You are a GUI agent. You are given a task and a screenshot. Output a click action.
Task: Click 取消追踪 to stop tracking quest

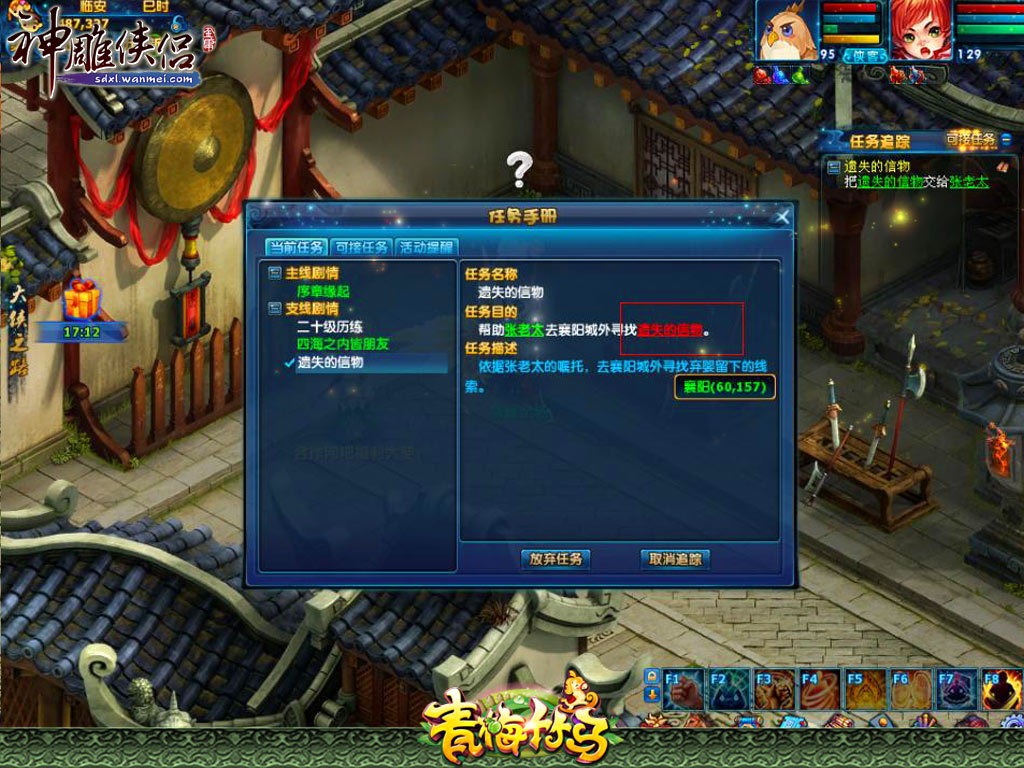675,559
